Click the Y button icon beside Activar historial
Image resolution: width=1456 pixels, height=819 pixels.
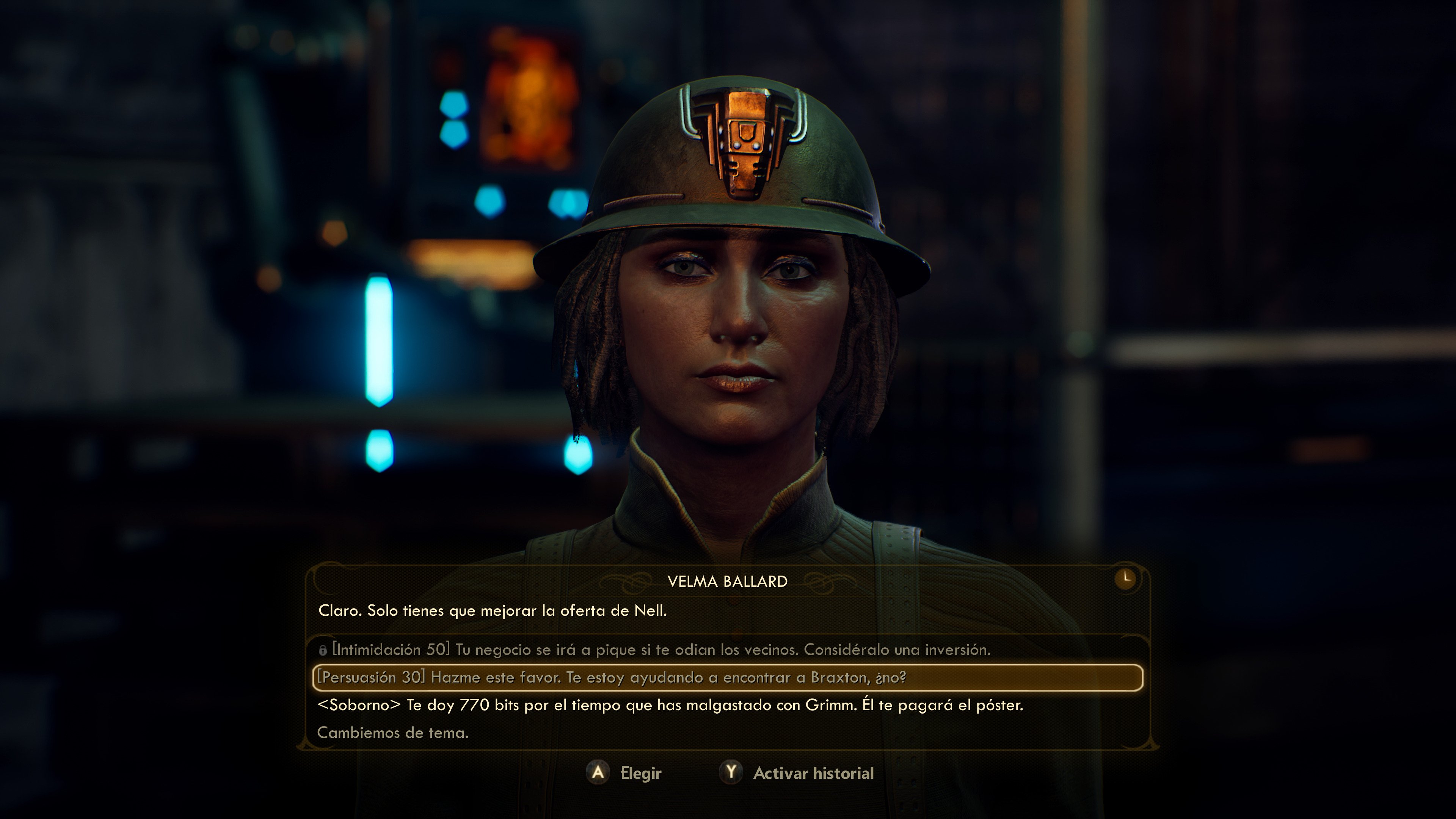pos(731,773)
